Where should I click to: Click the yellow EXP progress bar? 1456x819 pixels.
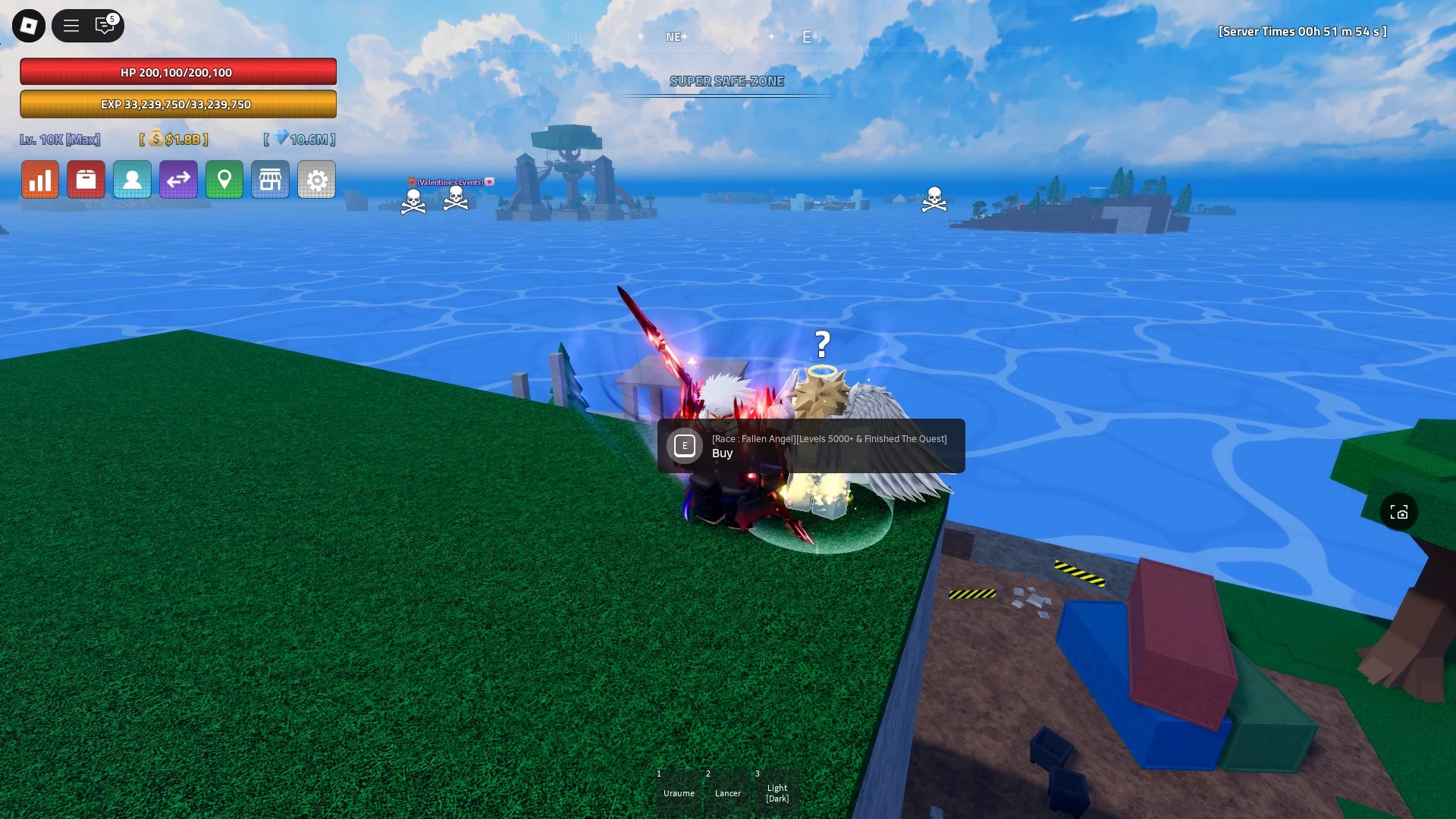(179, 104)
